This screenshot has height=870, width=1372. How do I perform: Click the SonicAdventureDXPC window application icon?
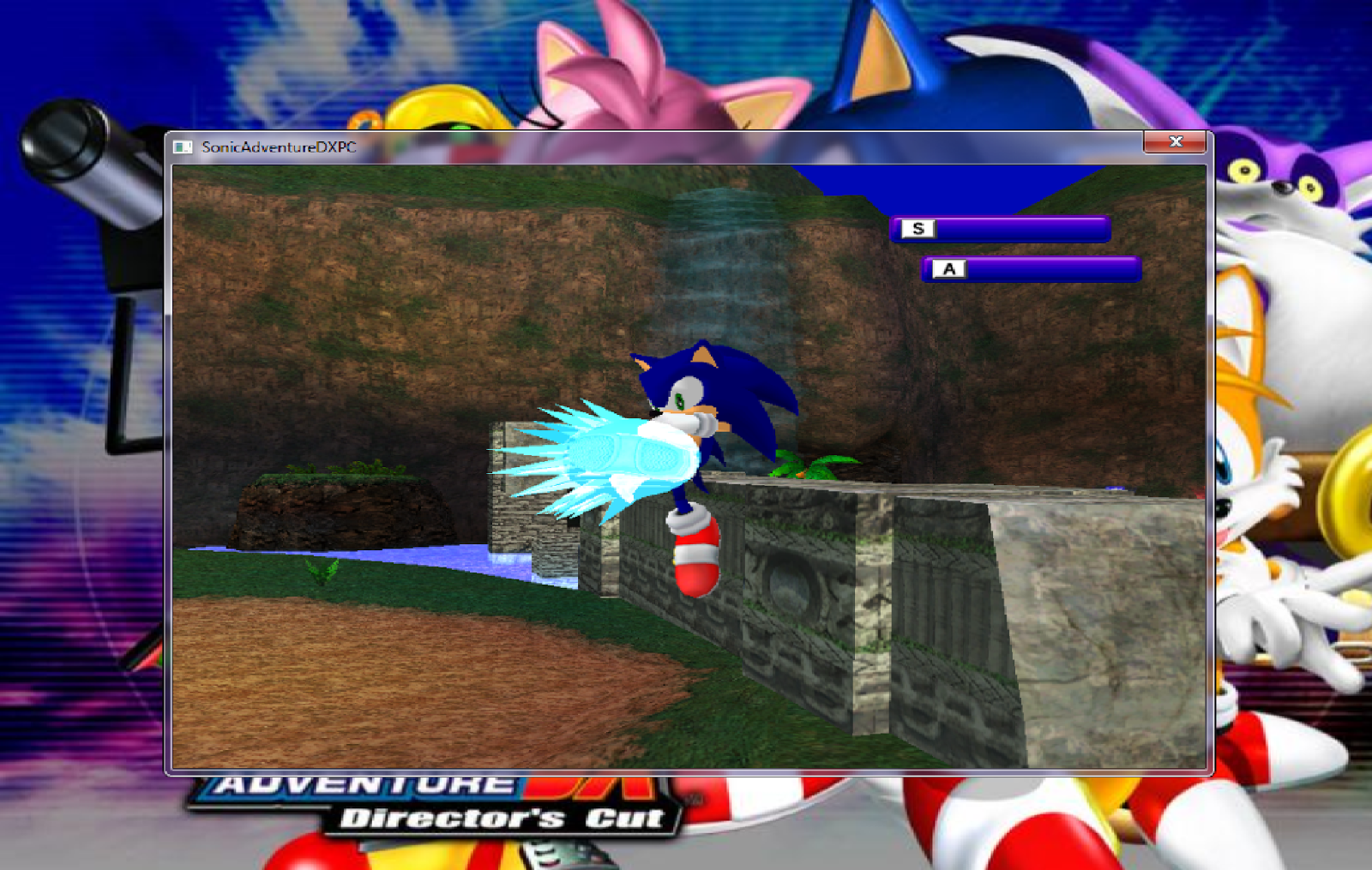(182, 145)
